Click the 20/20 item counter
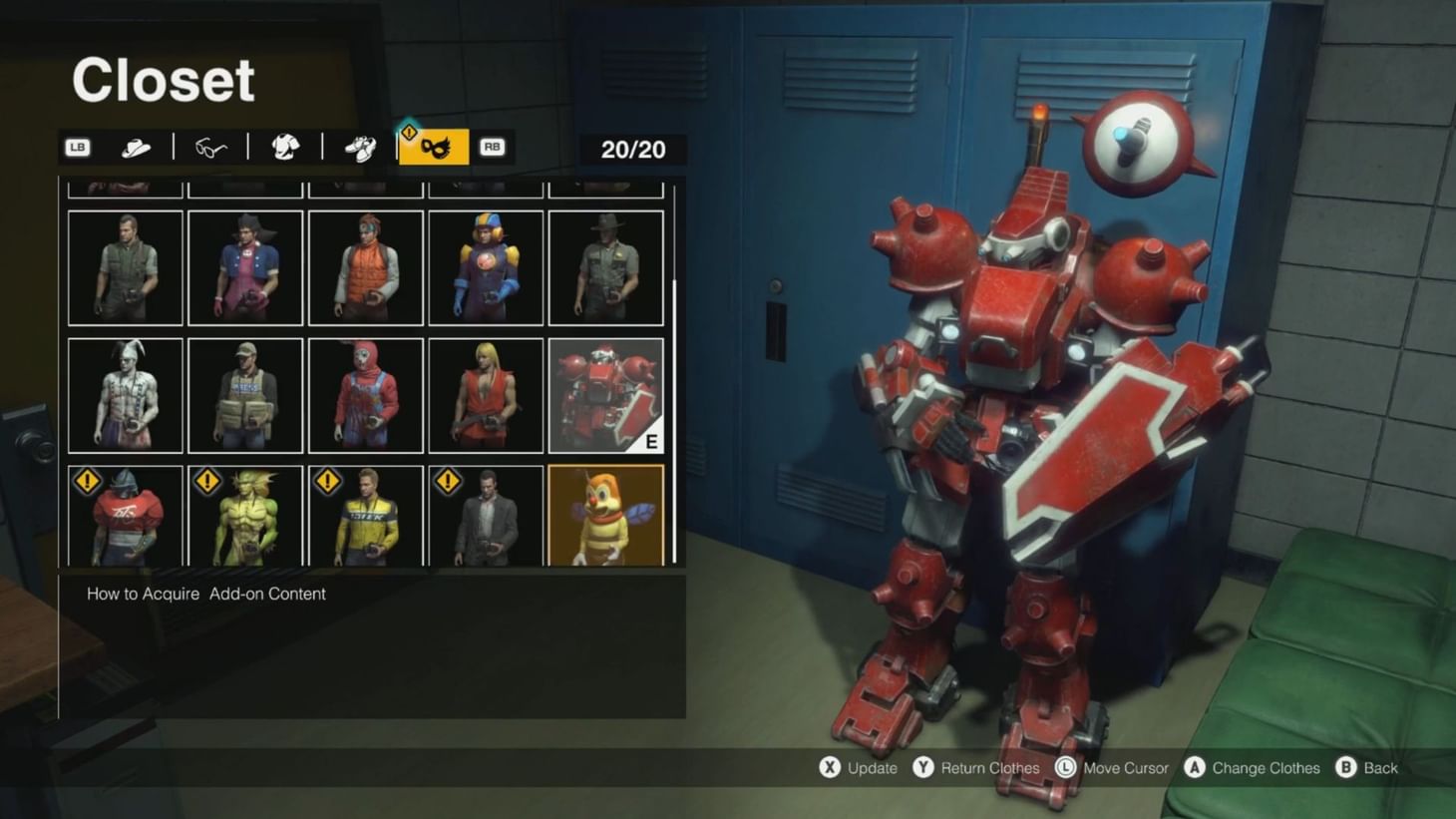 (631, 150)
